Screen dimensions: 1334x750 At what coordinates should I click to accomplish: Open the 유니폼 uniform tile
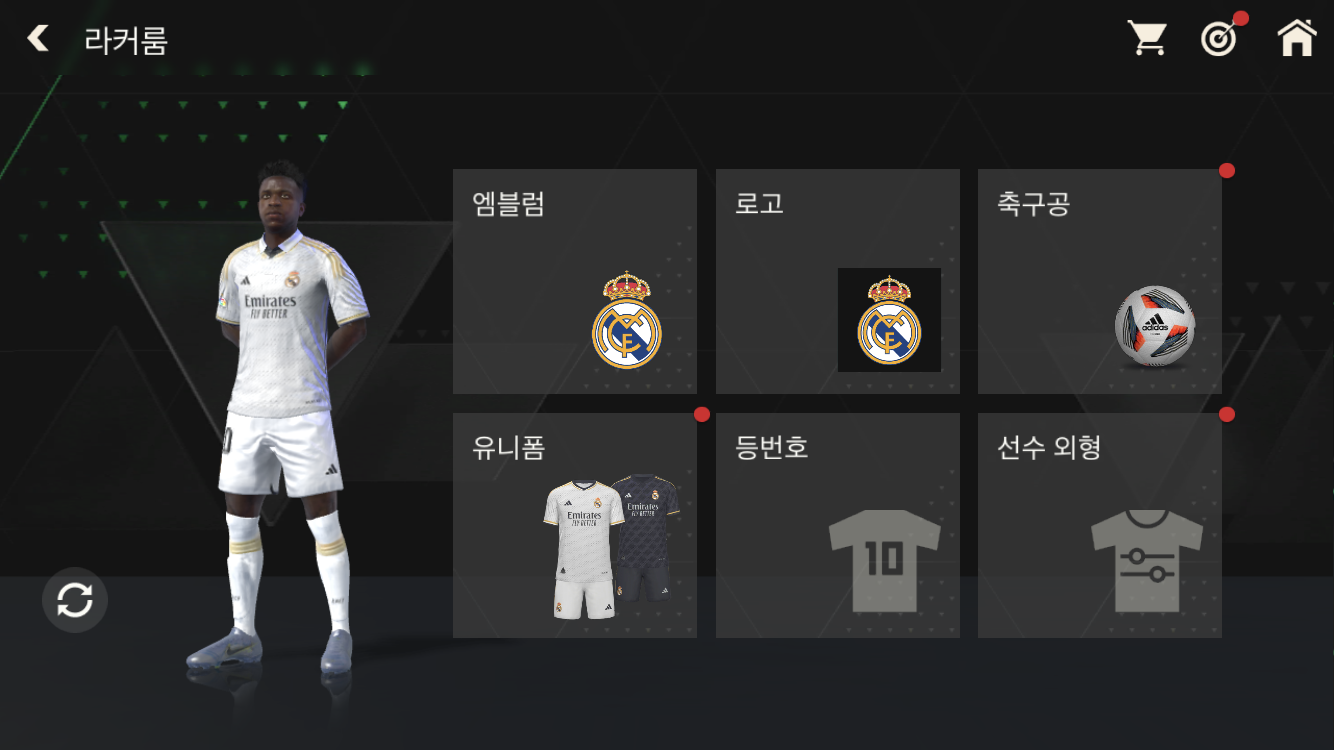click(575, 525)
